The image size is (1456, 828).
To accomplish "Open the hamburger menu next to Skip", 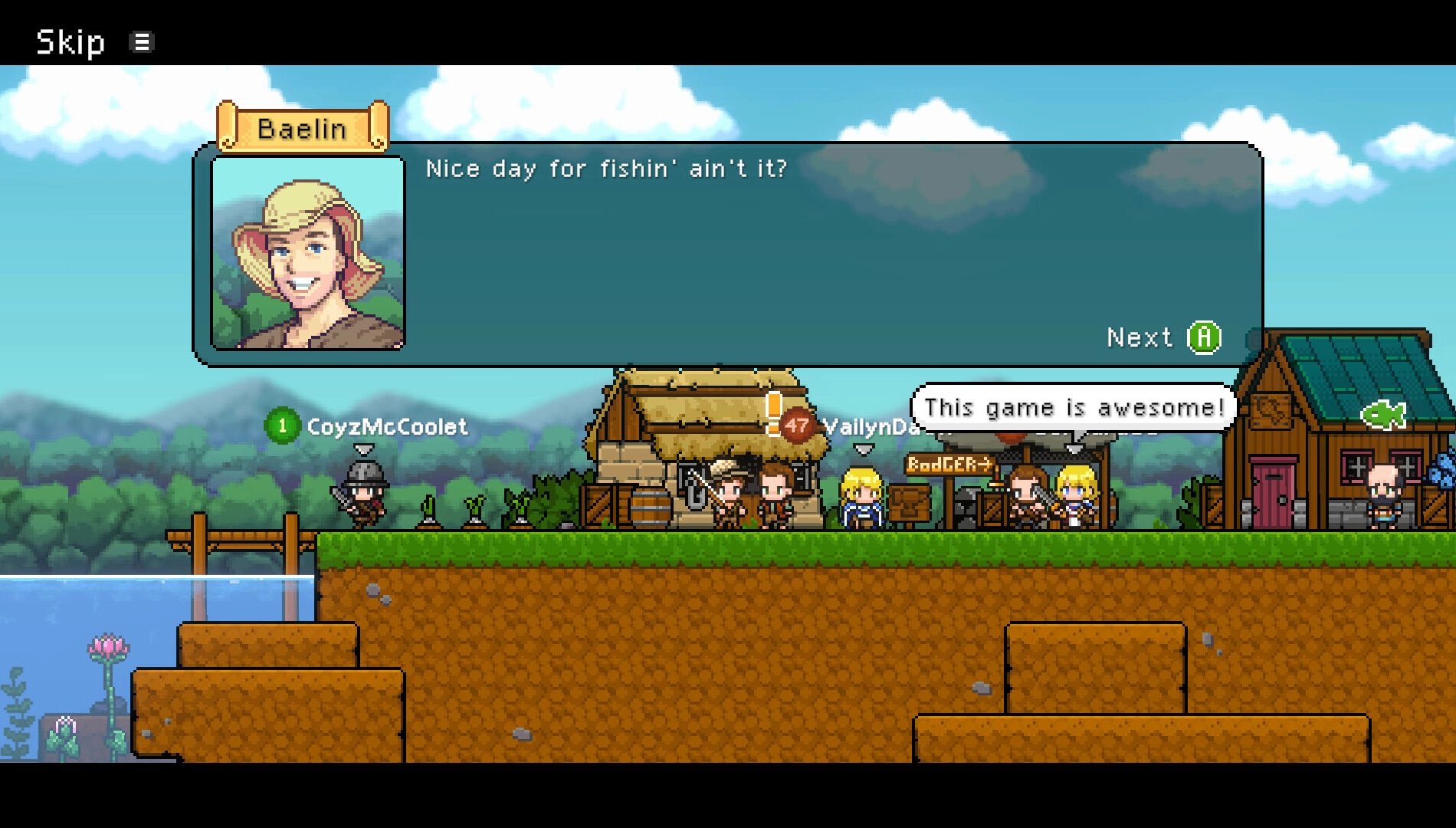I will [x=142, y=41].
